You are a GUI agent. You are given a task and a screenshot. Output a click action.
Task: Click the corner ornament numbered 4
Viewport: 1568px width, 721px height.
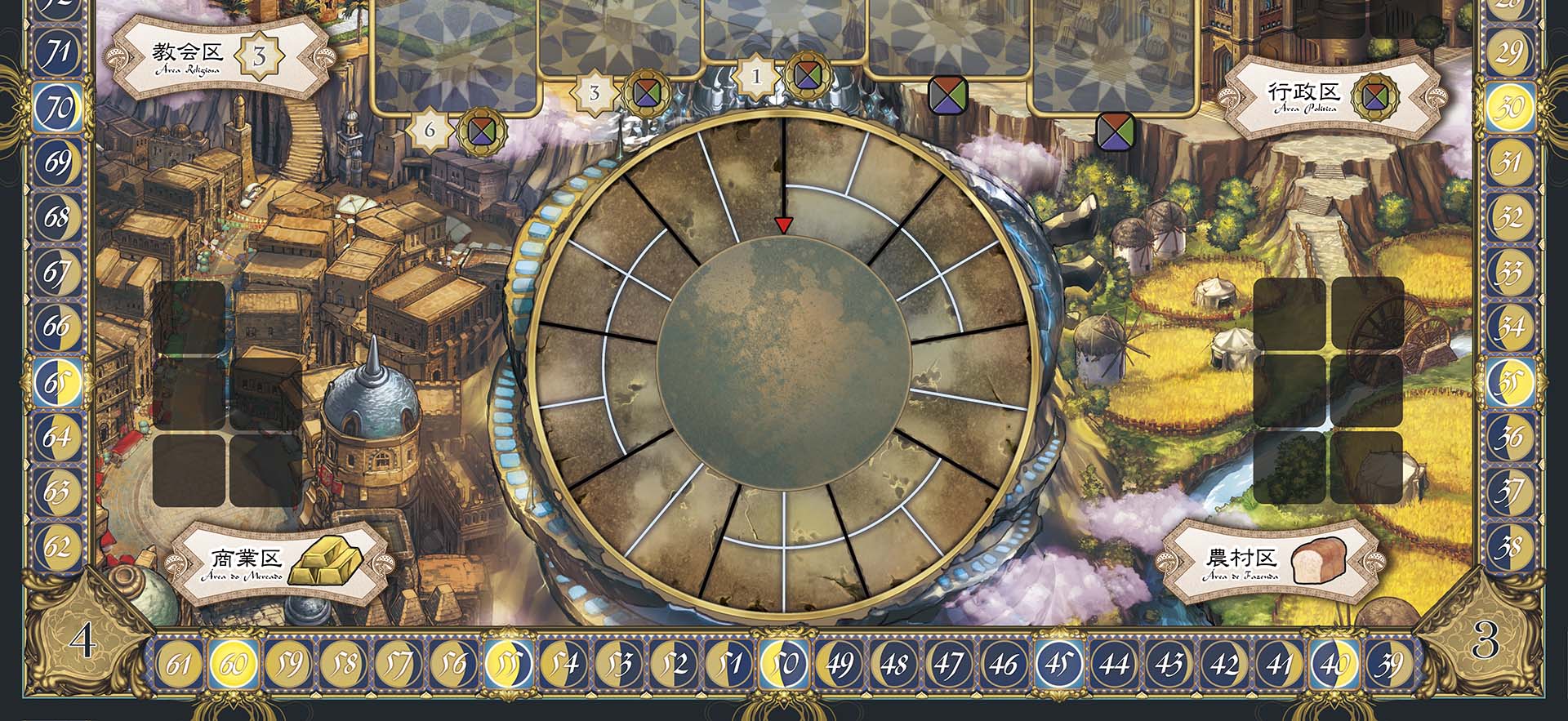[x=82, y=642]
